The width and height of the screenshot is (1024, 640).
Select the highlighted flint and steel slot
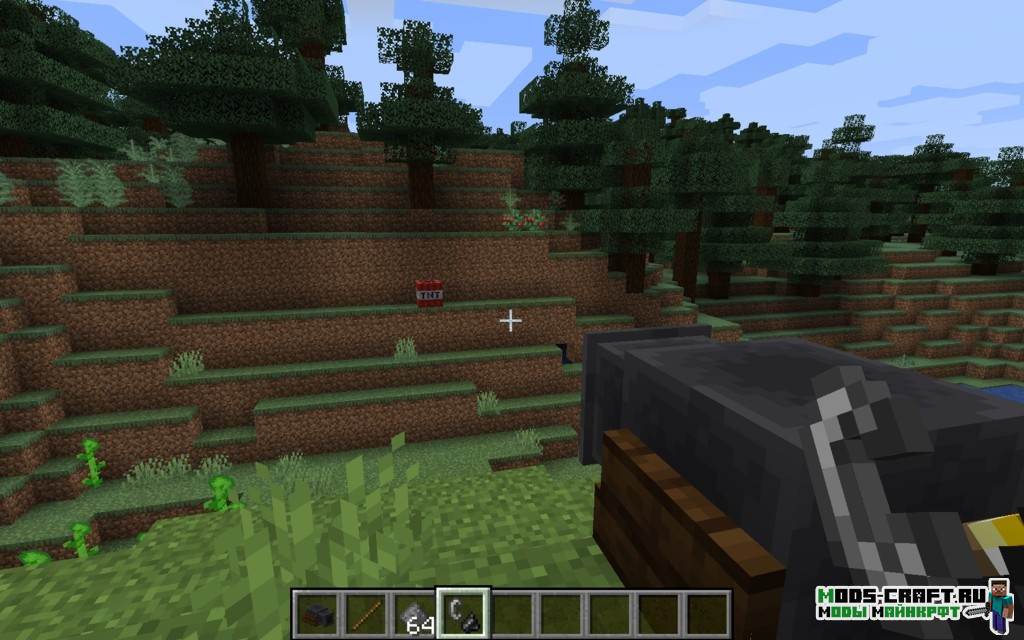[464, 612]
